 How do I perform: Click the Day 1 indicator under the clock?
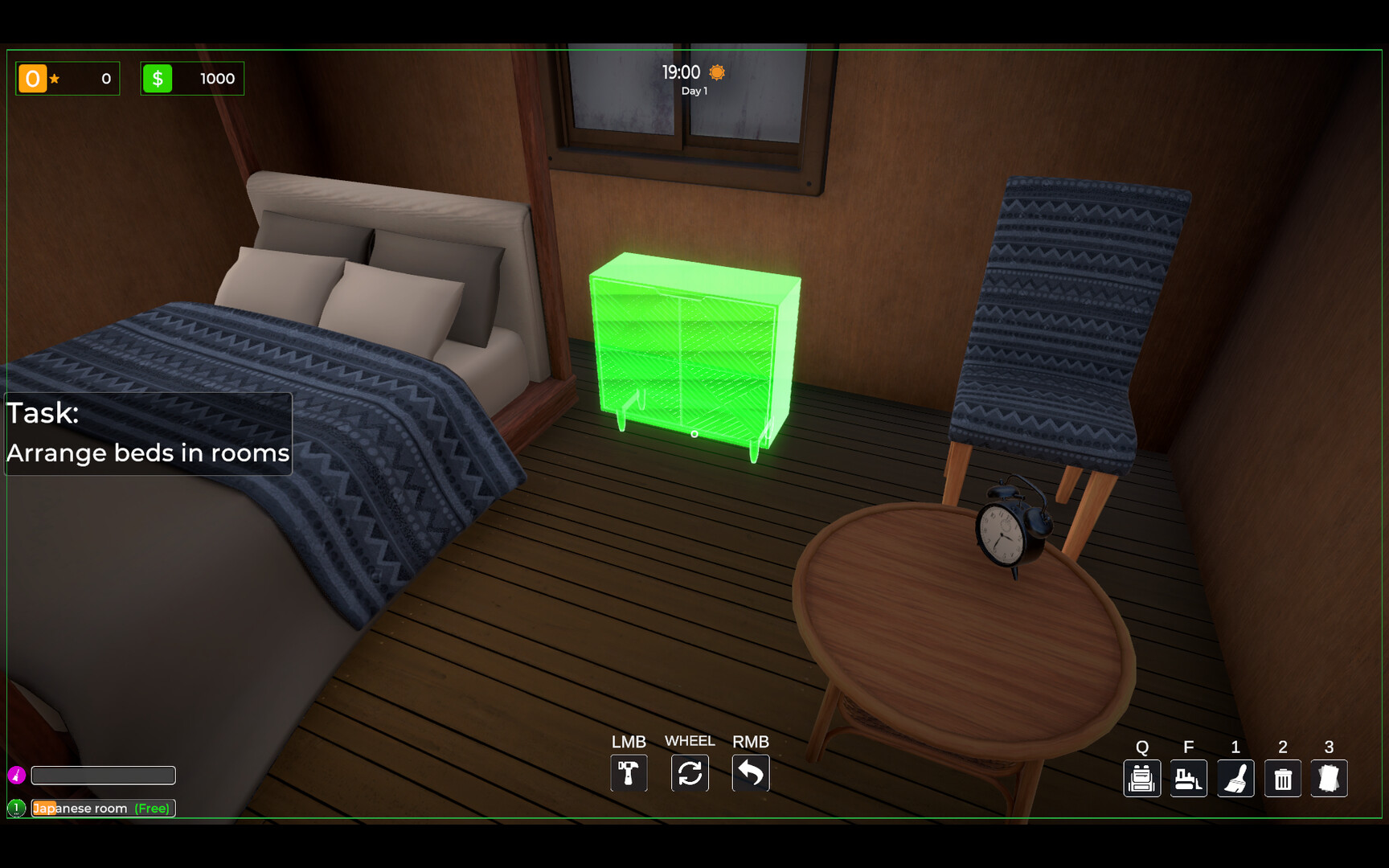pyautogui.click(x=693, y=91)
